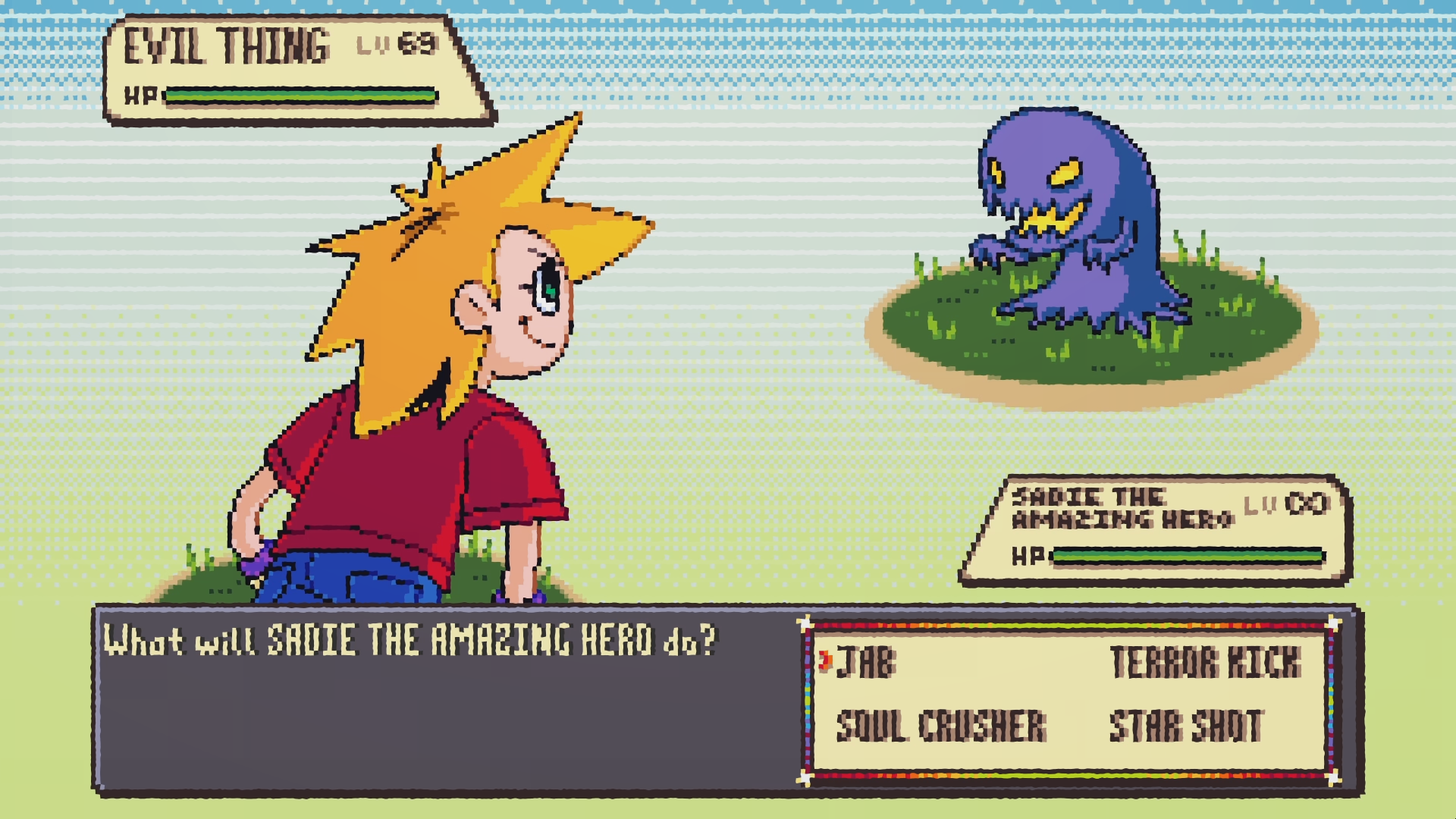Select the JAB attack move
This screenshot has width=1456, height=819.
pyautogui.click(x=866, y=662)
